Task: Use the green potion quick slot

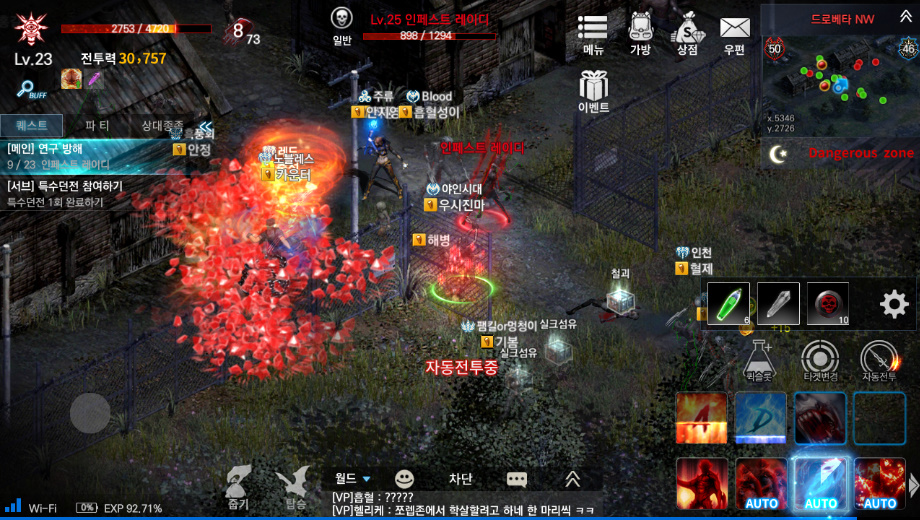Action: point(728,303)
